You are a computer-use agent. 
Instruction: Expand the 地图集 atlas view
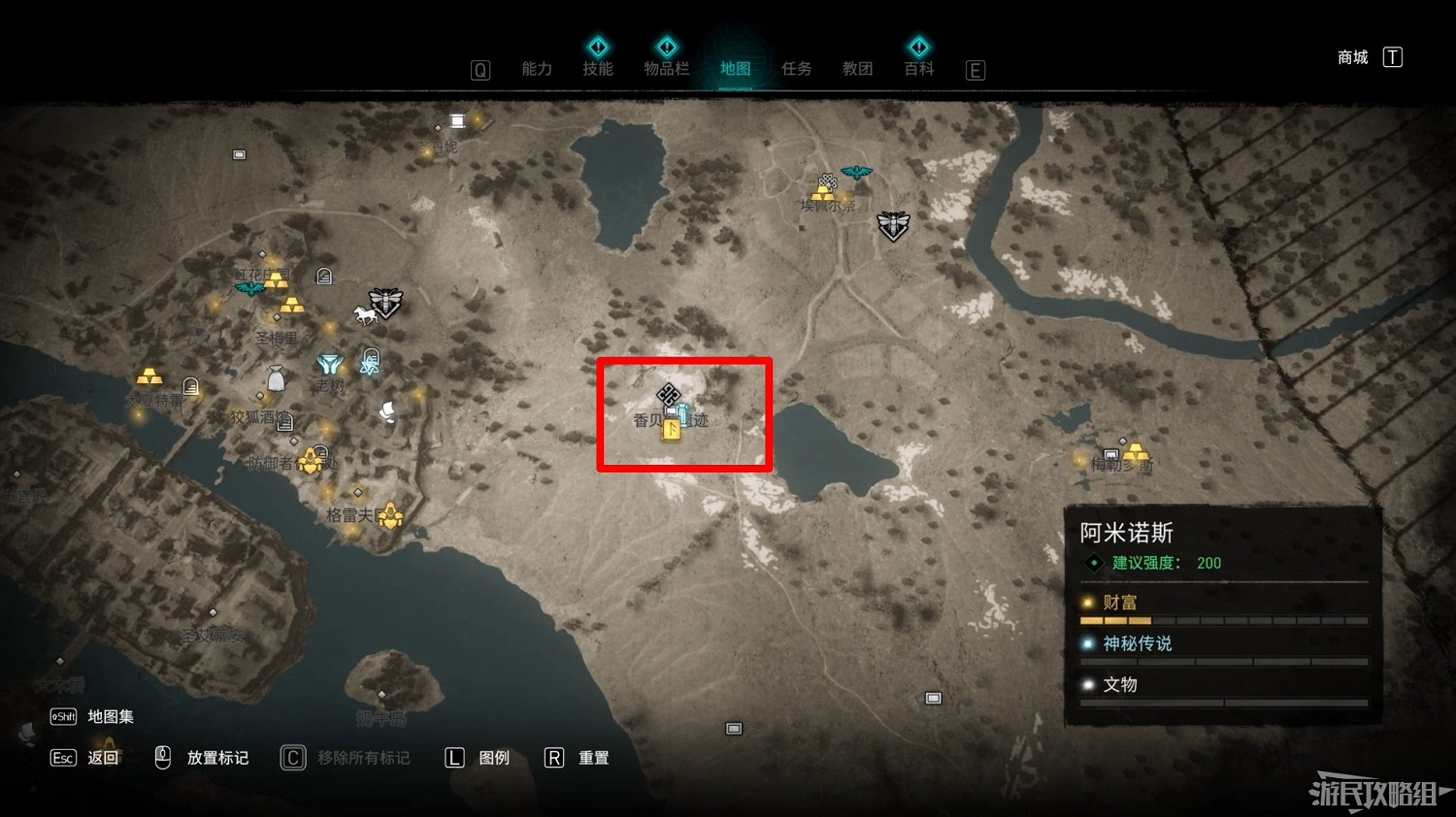click(109, 716)
